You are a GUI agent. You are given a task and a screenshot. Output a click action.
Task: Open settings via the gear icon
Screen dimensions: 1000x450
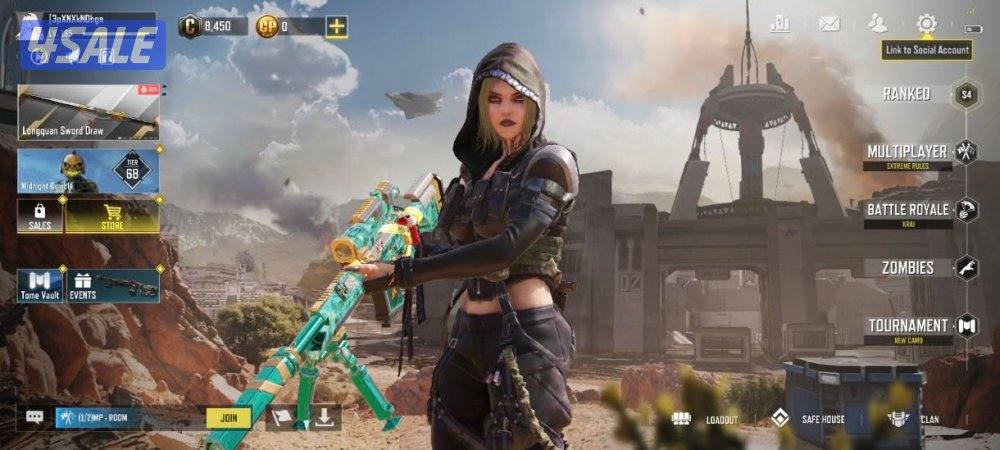[927, 23]
